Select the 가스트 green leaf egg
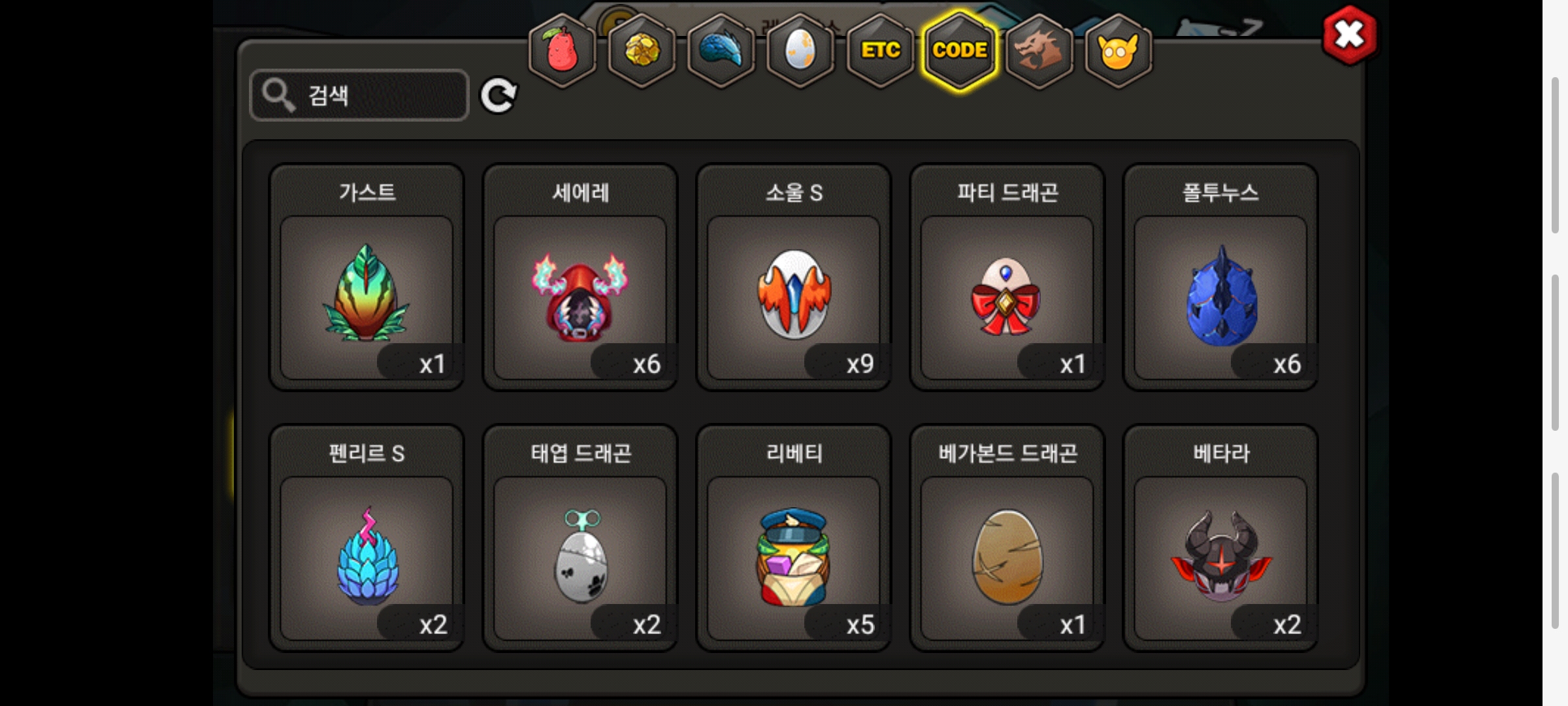The image size is (1568, 706). [x=367, y=294]
